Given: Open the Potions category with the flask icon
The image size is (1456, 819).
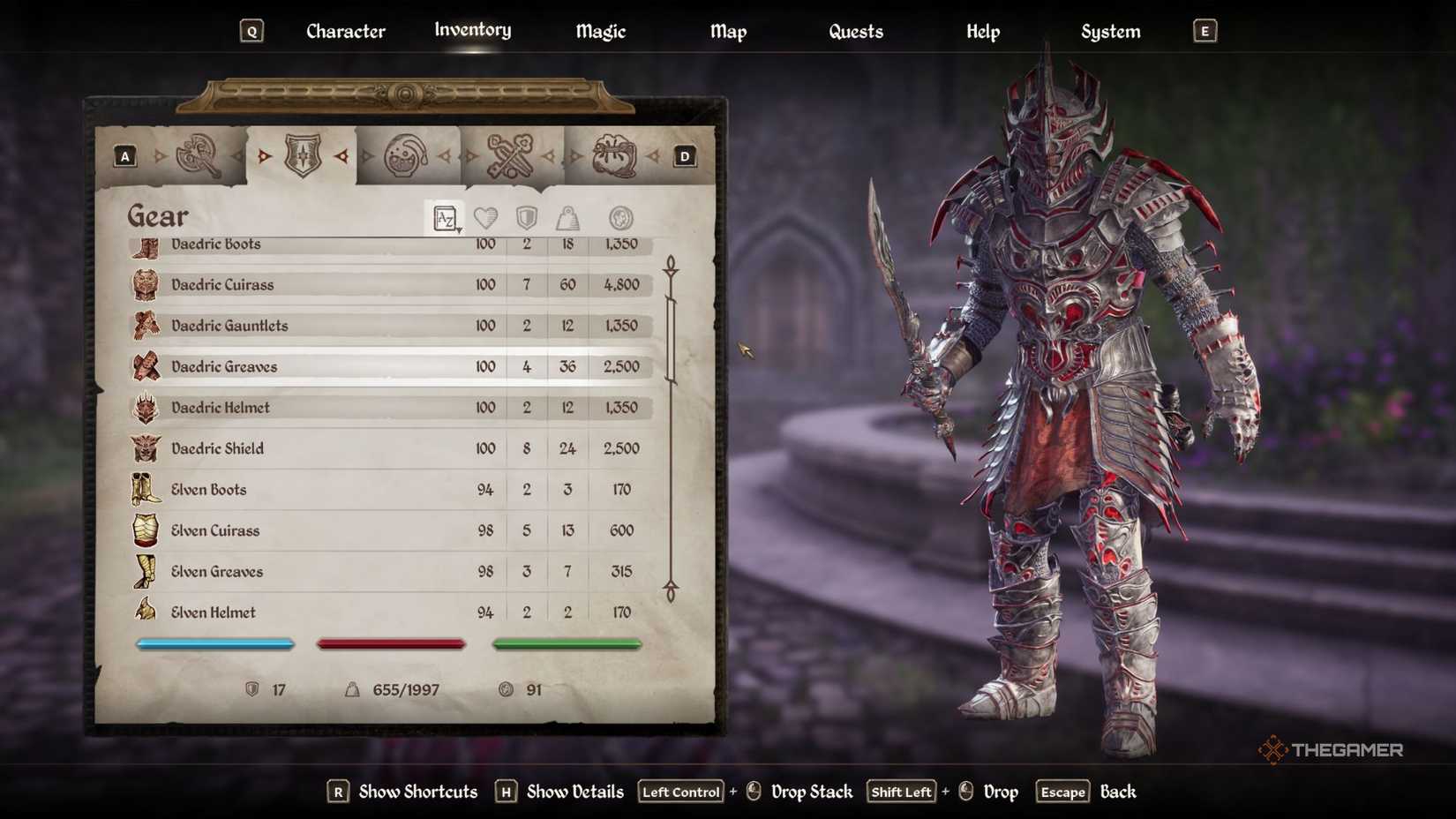Looking at the screenshot, I should point(409,154).
